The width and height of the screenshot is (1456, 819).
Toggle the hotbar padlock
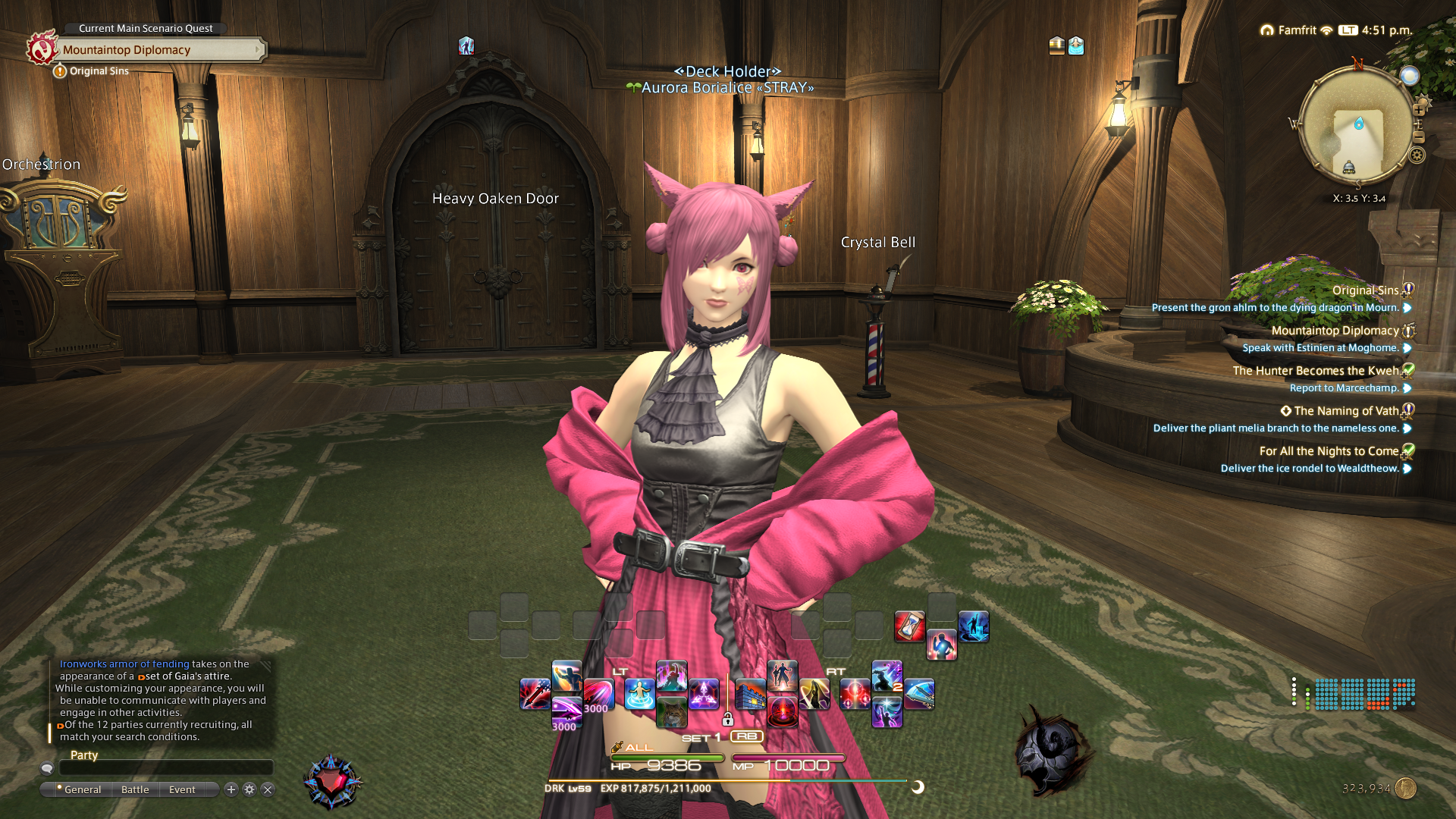[728, 719]
